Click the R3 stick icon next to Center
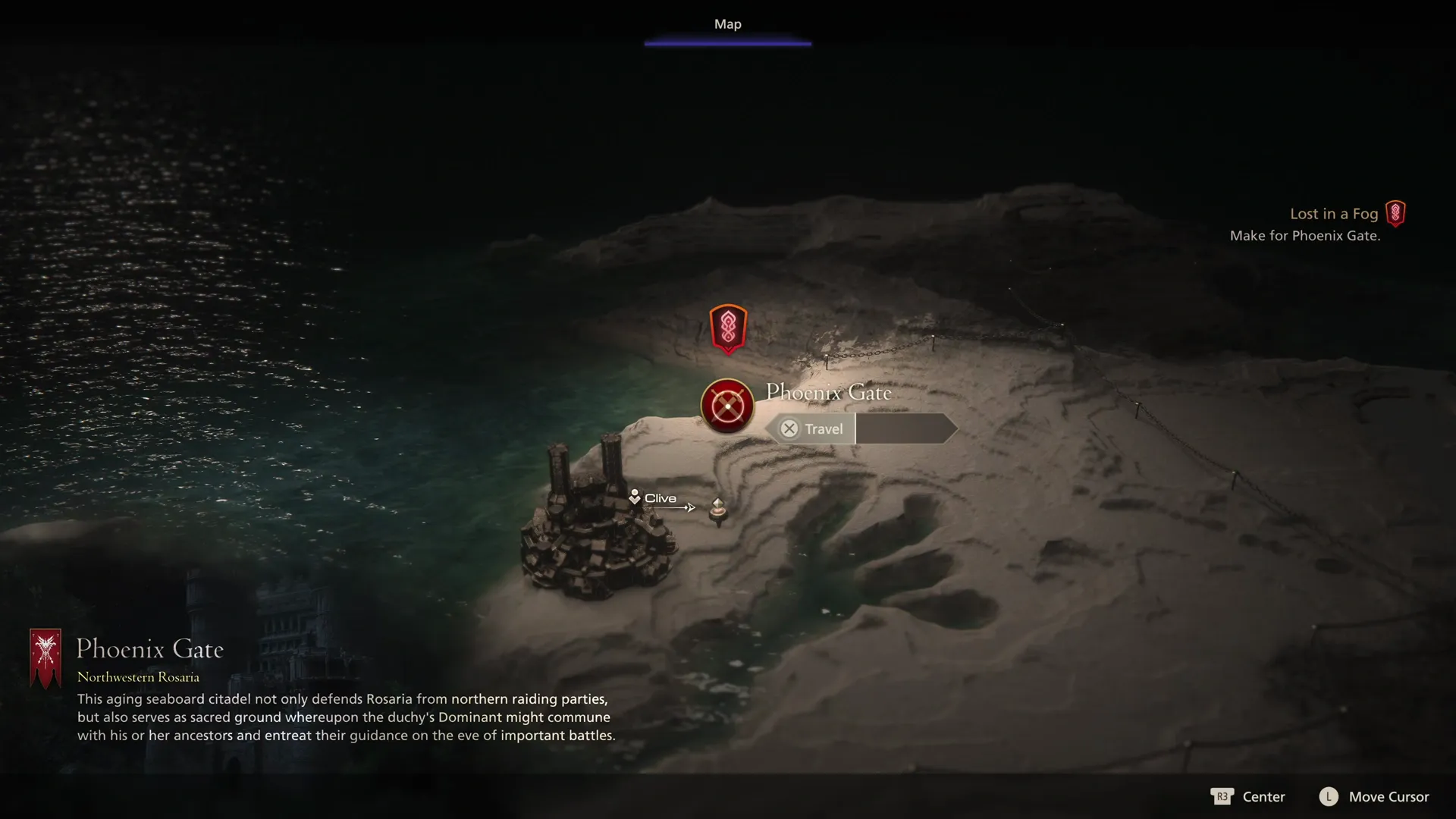 point(1222,797)
